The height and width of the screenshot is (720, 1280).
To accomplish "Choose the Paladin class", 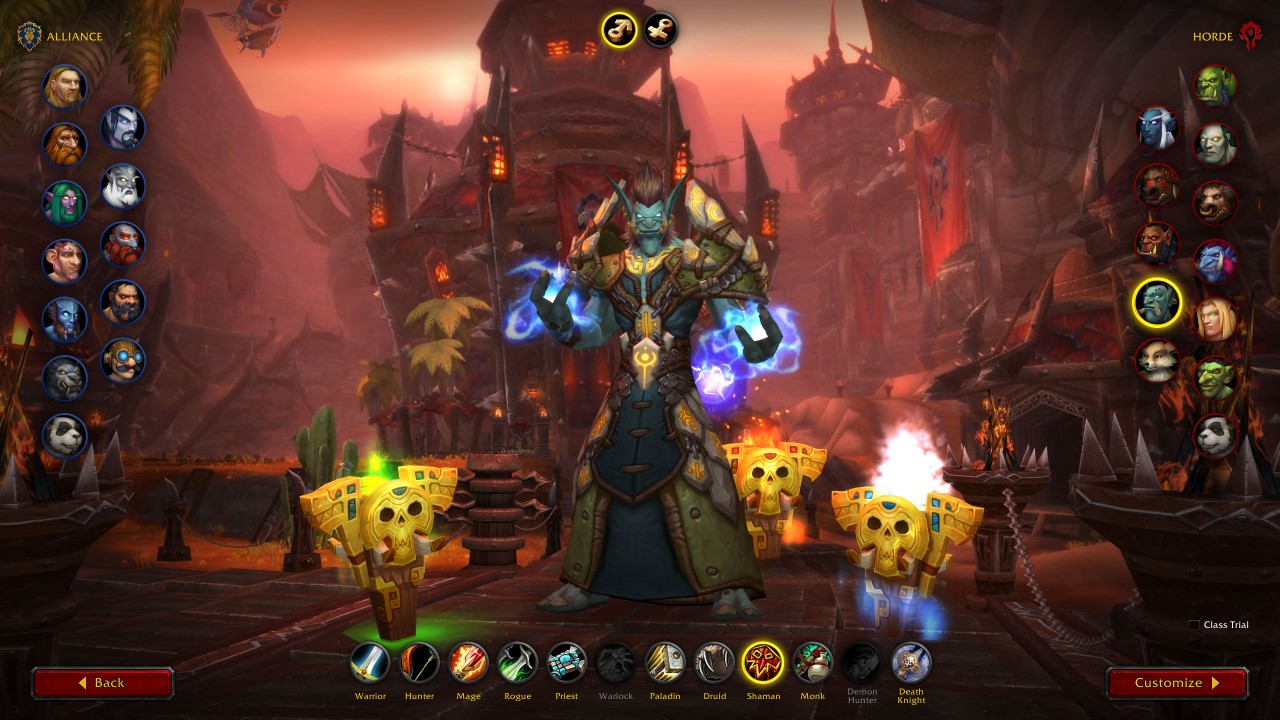I will tap(665, 662).
